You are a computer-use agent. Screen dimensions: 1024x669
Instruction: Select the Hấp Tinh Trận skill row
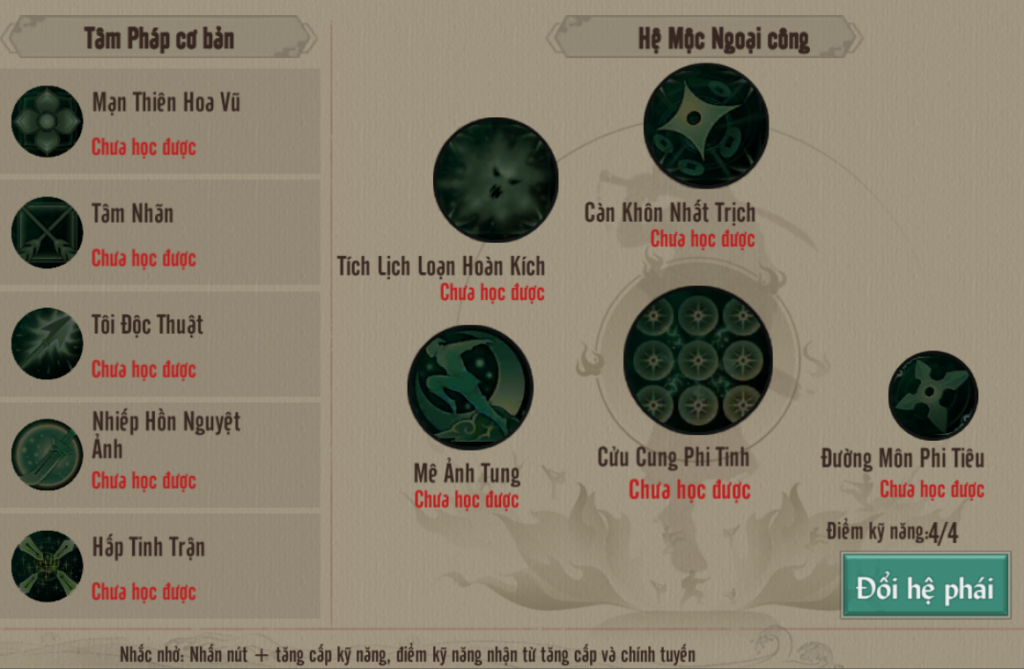pos(160,566)
